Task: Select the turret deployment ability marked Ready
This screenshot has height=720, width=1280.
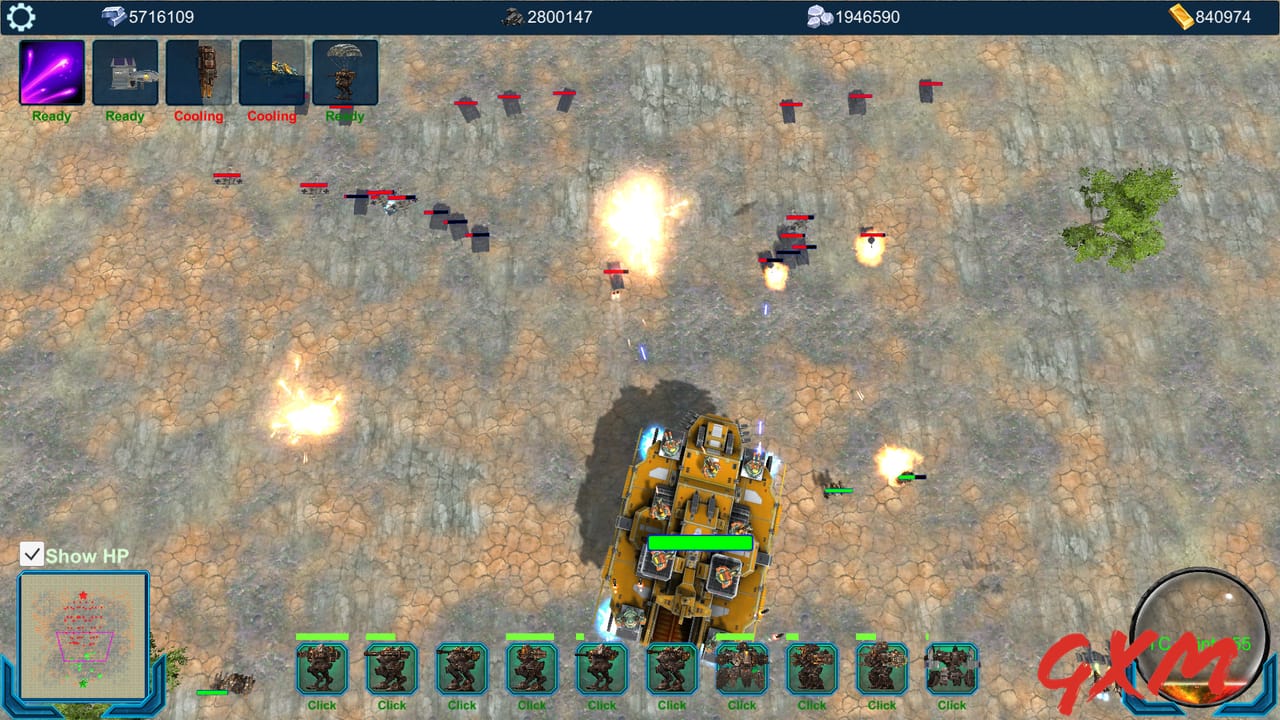Action: tap(125, 72)
